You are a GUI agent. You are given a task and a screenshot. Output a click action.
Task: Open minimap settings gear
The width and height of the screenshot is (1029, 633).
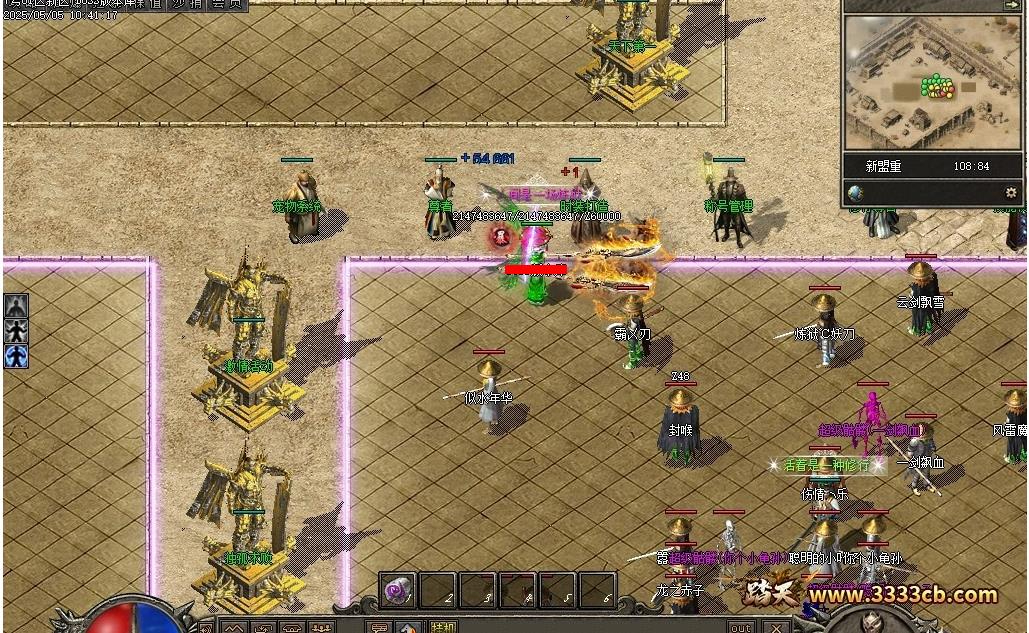pyautogui.click(x=1011, y=192)
